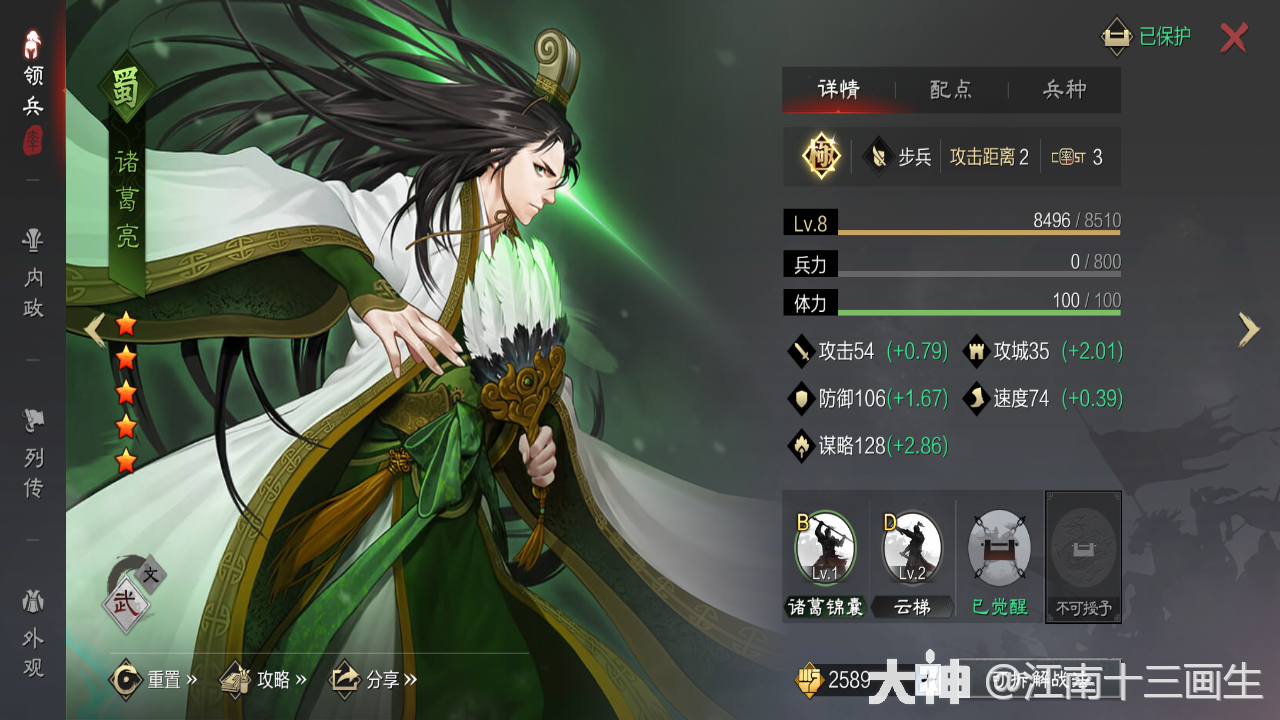The height and width of the screenshot is (720, 1280).
Task: Select the 云梯 Lv.2 skill icon
Action: point(911,547)
